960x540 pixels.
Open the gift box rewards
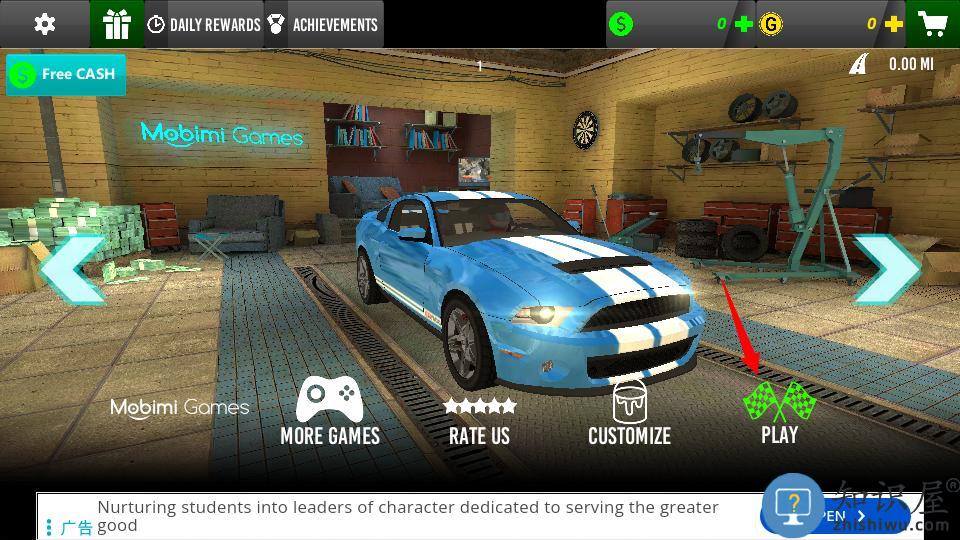click(x=117, y=24)
